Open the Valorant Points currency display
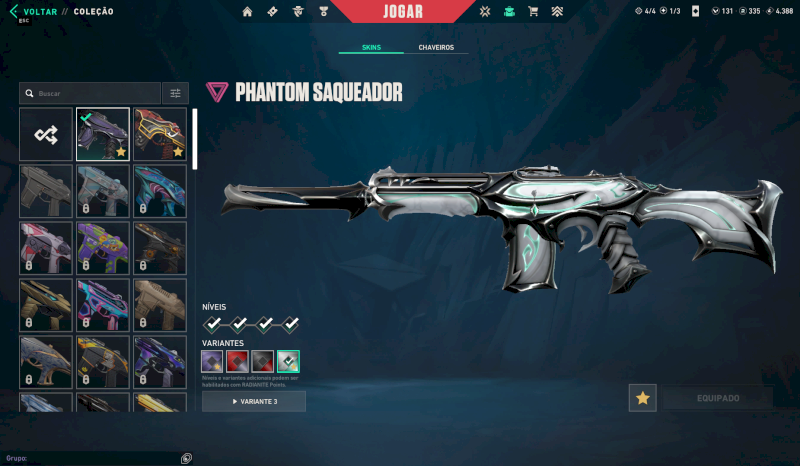Image resolution: width=800 pixels, height=466 pixels. [722, 11]
